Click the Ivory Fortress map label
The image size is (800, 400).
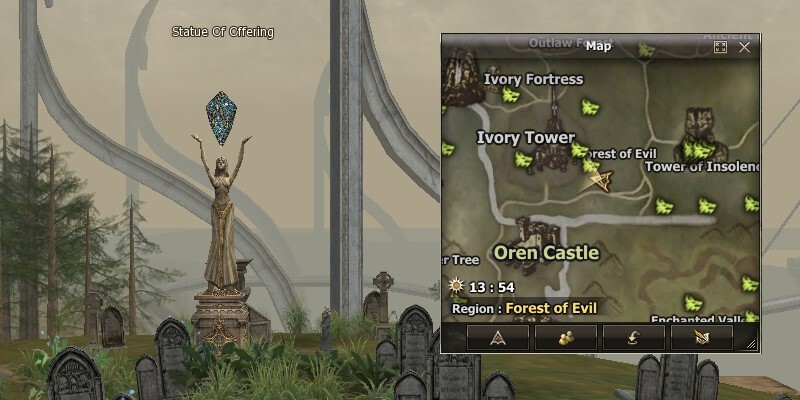533,79
